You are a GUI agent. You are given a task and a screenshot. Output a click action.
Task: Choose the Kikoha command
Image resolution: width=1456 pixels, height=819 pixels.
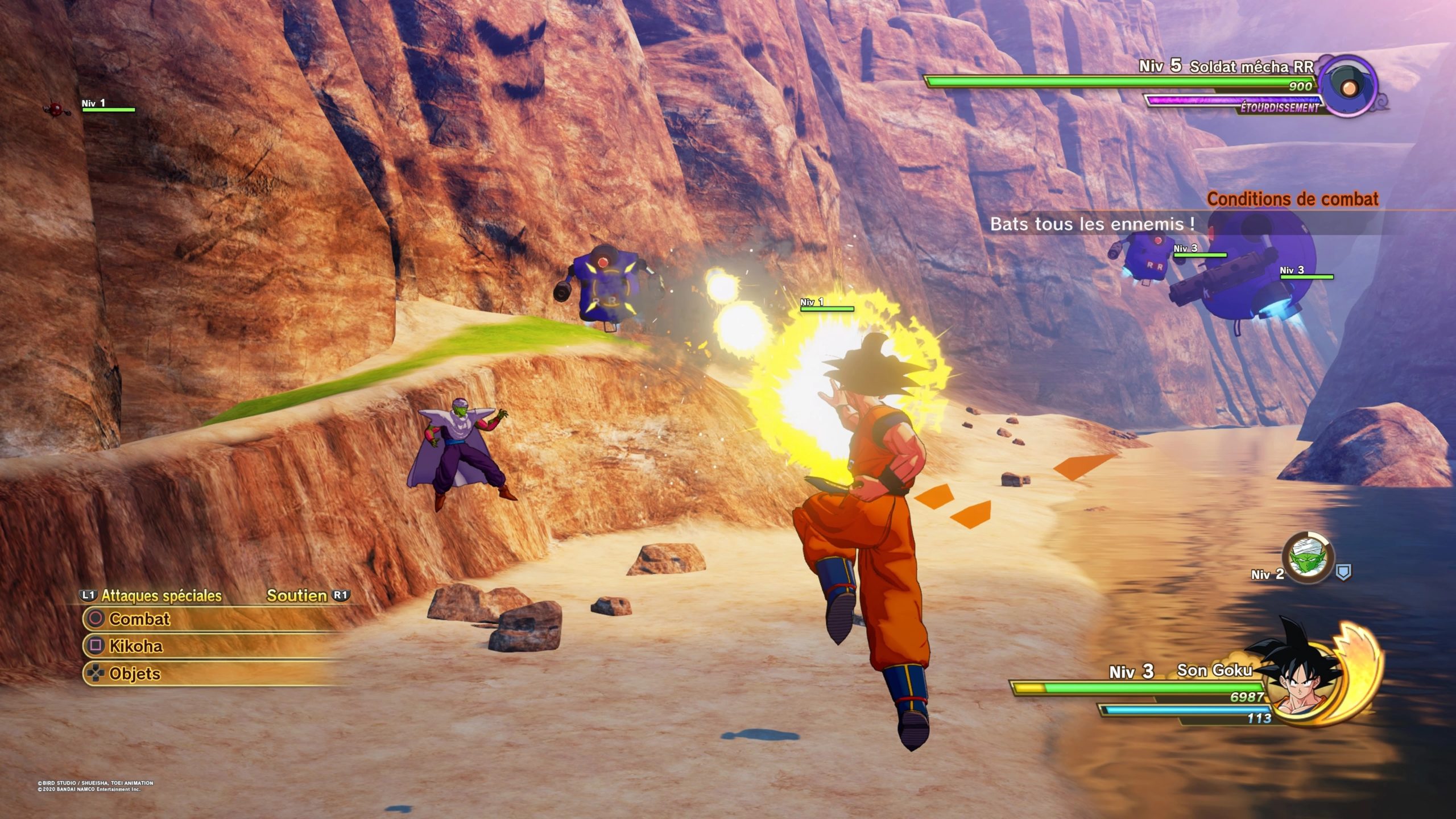click(x=136, y=646)
